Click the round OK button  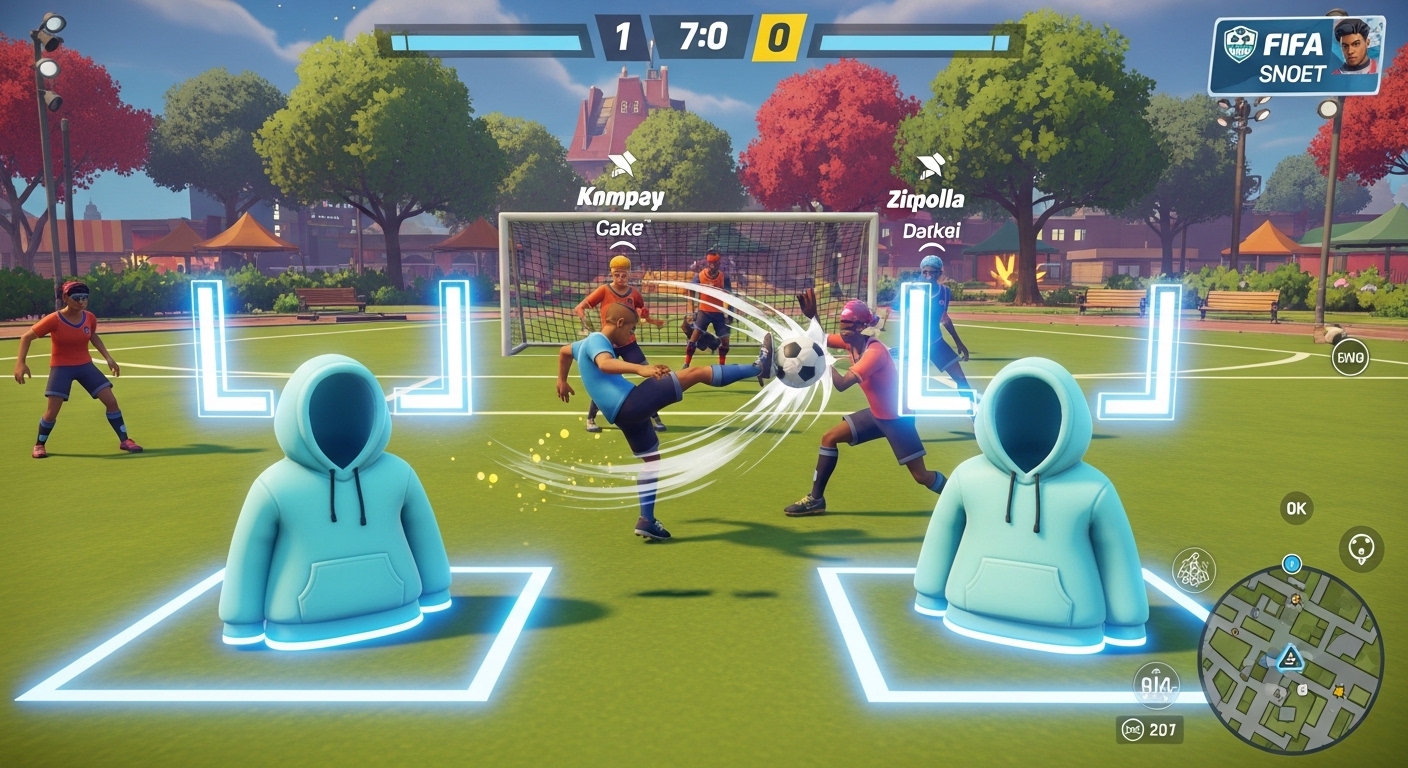(1296, 508)
